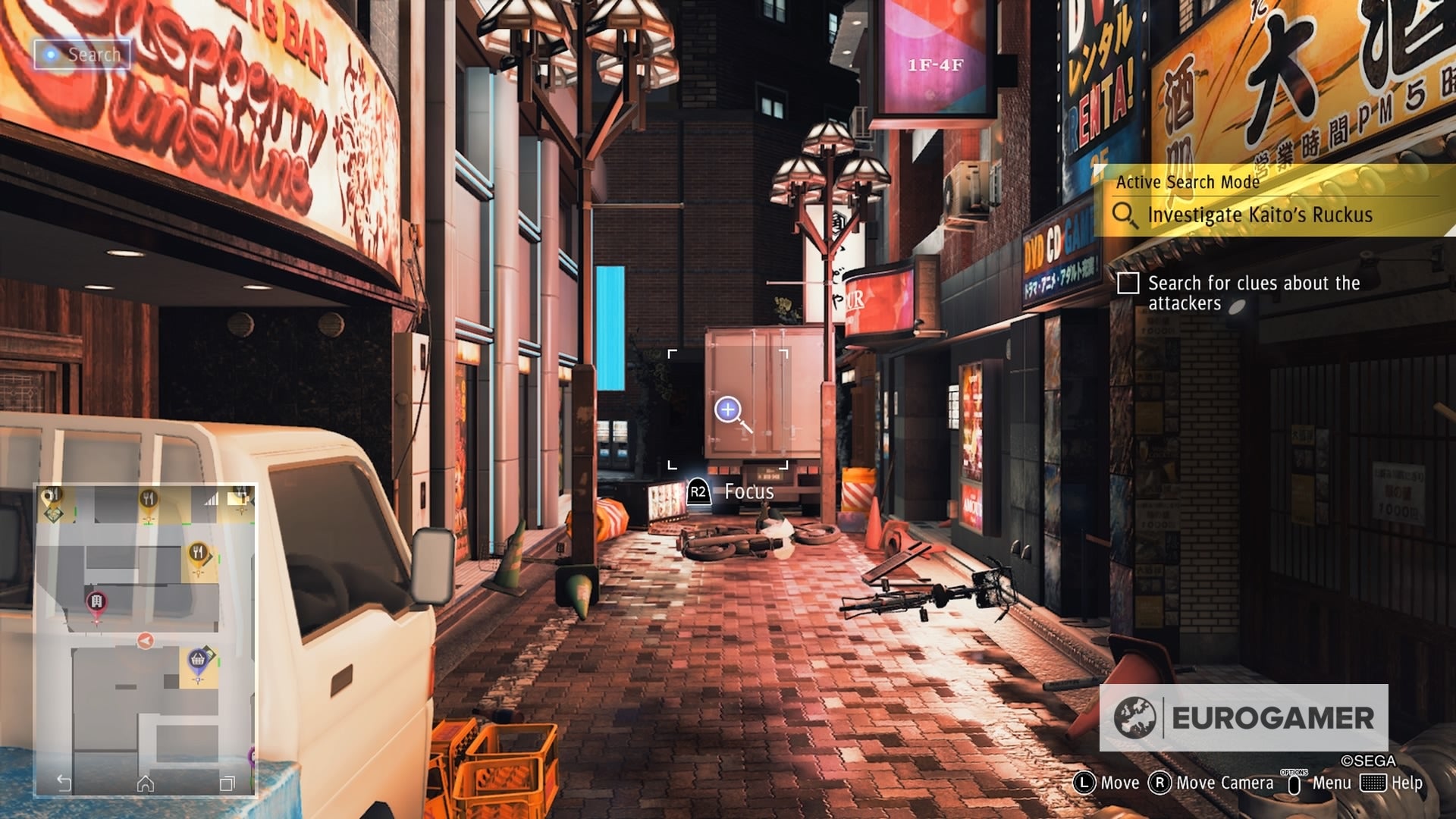
Task: Click the battery indicator atop the minimap
Action: point(239,497)
